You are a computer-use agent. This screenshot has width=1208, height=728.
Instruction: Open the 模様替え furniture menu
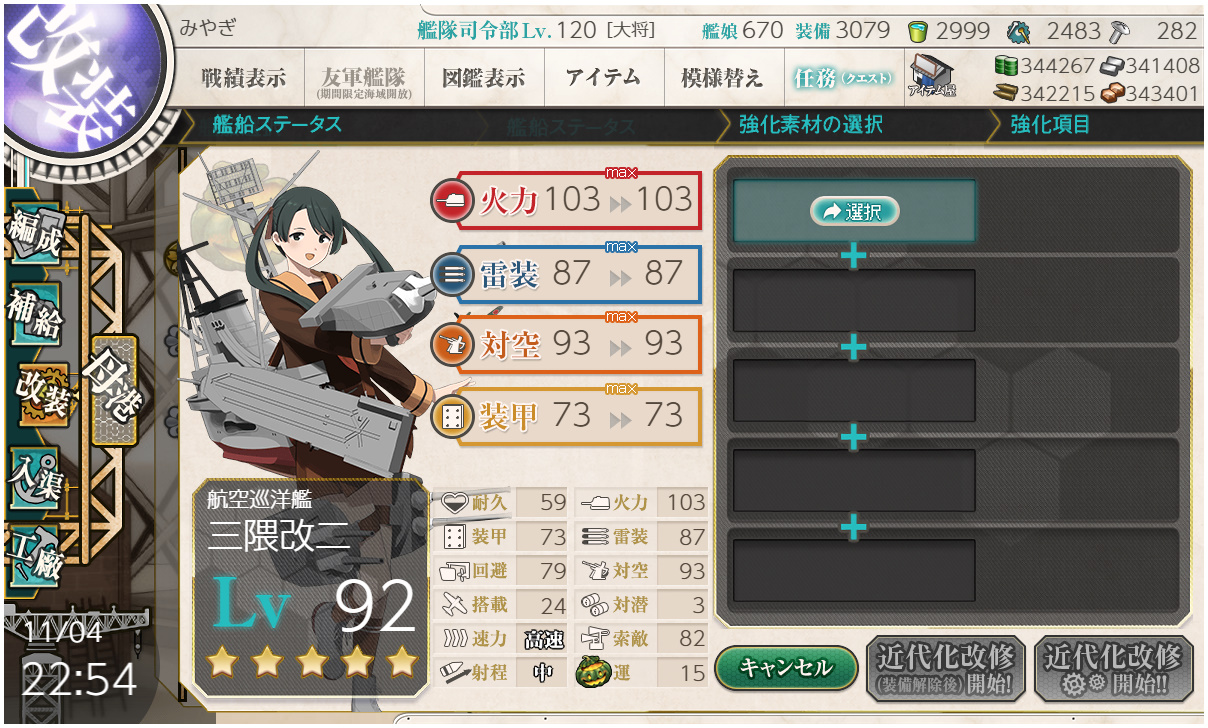[x=722, y=79]
